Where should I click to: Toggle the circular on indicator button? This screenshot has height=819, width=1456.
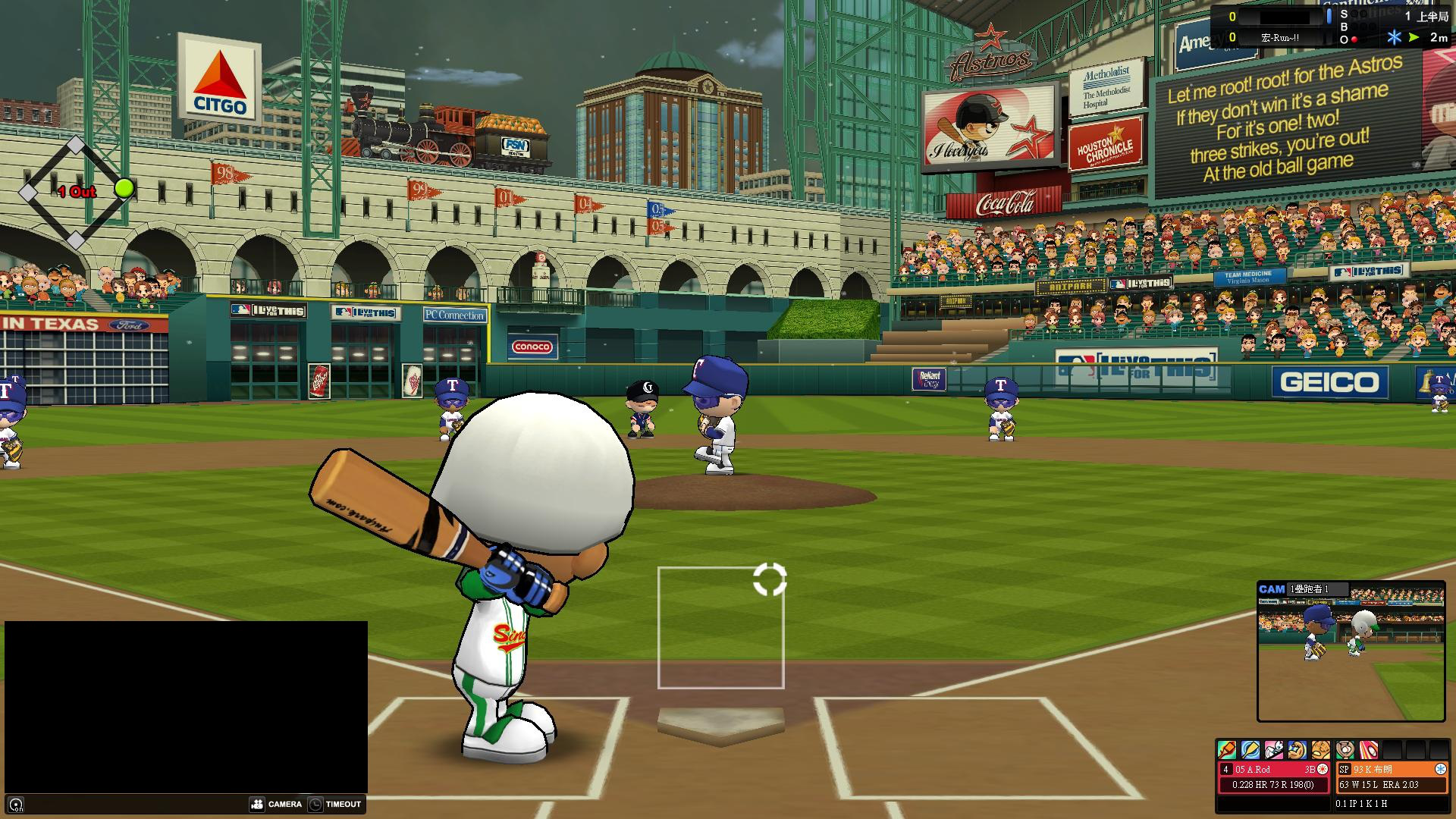click(x=16, y=805)
